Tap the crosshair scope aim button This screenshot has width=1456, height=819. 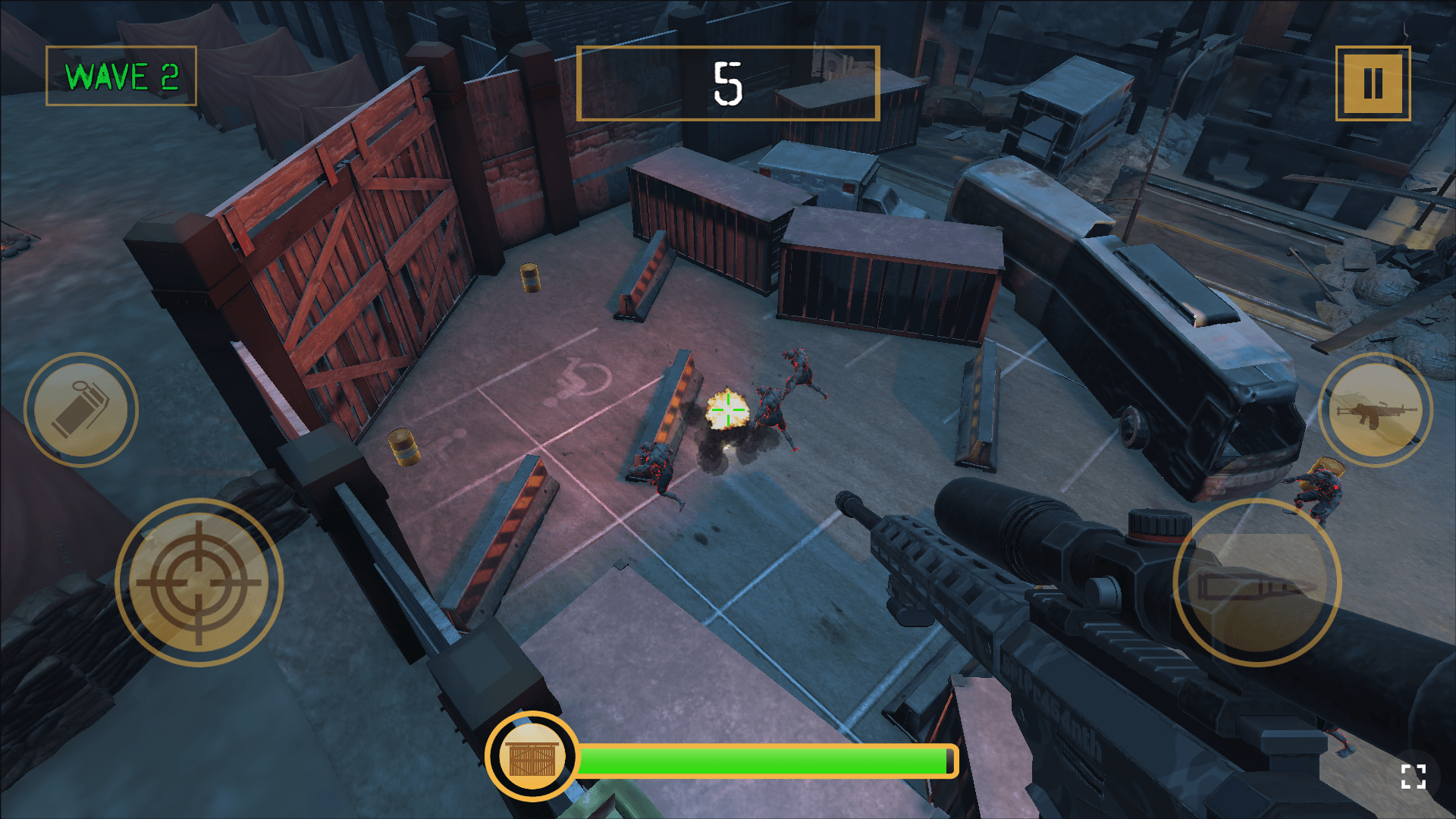[199, 582]
